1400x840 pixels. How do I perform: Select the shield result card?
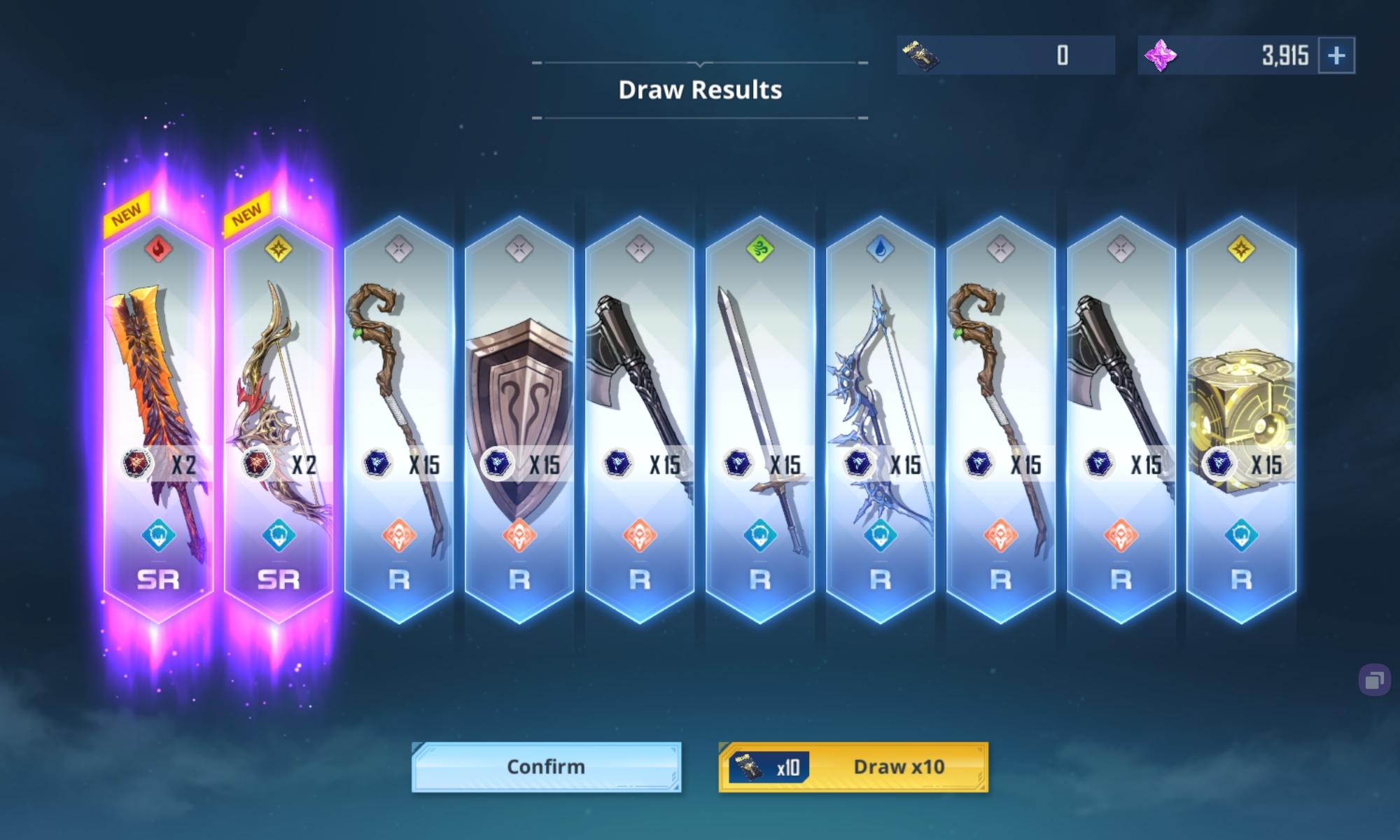point(519,406)
